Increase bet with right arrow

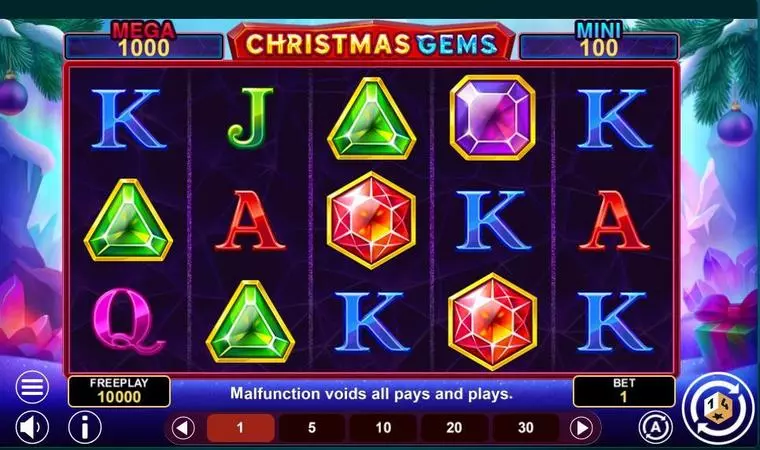click(x=582, y=428)
